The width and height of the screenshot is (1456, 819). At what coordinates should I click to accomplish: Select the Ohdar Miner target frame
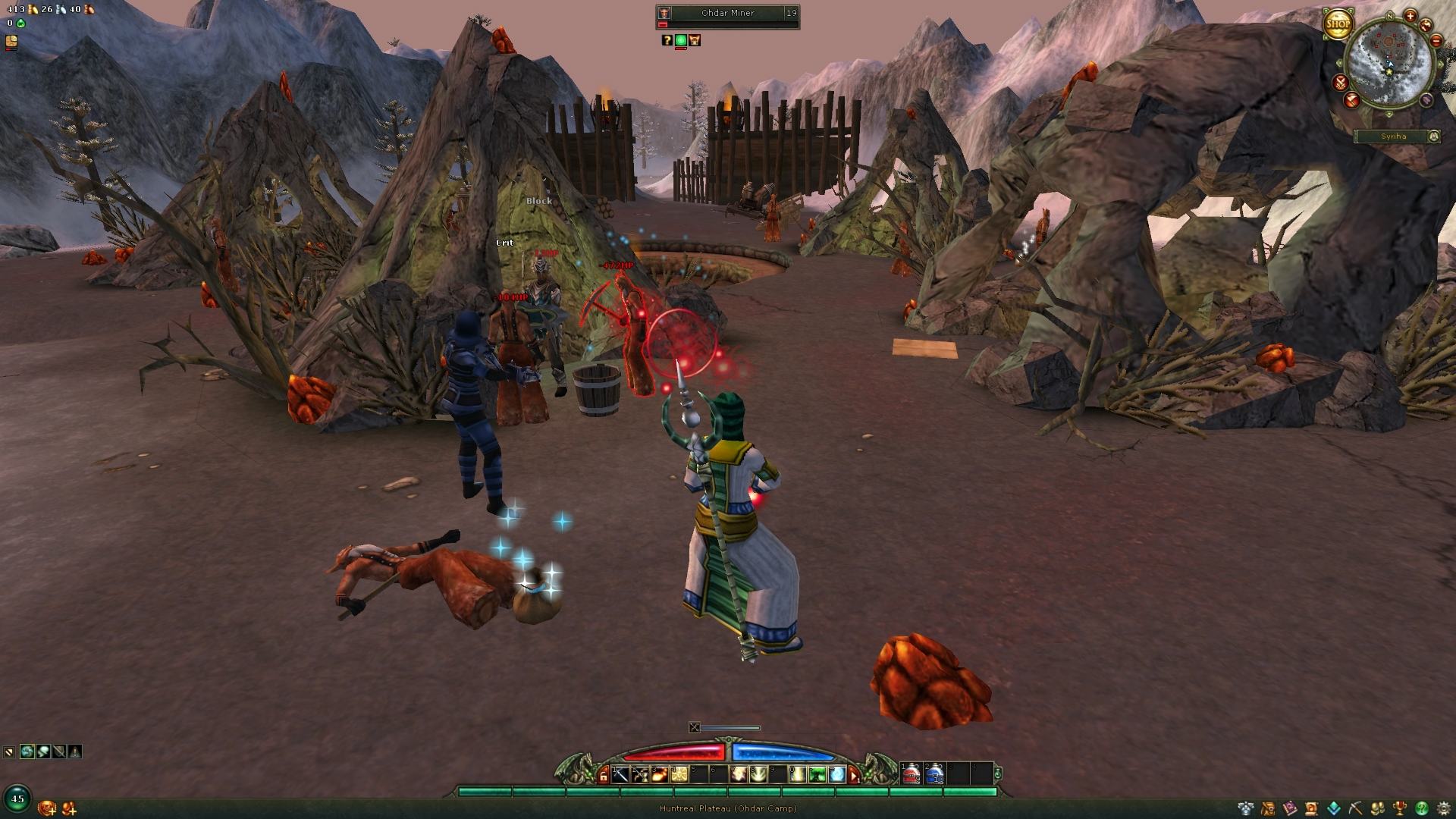click(x=727, y=14)
